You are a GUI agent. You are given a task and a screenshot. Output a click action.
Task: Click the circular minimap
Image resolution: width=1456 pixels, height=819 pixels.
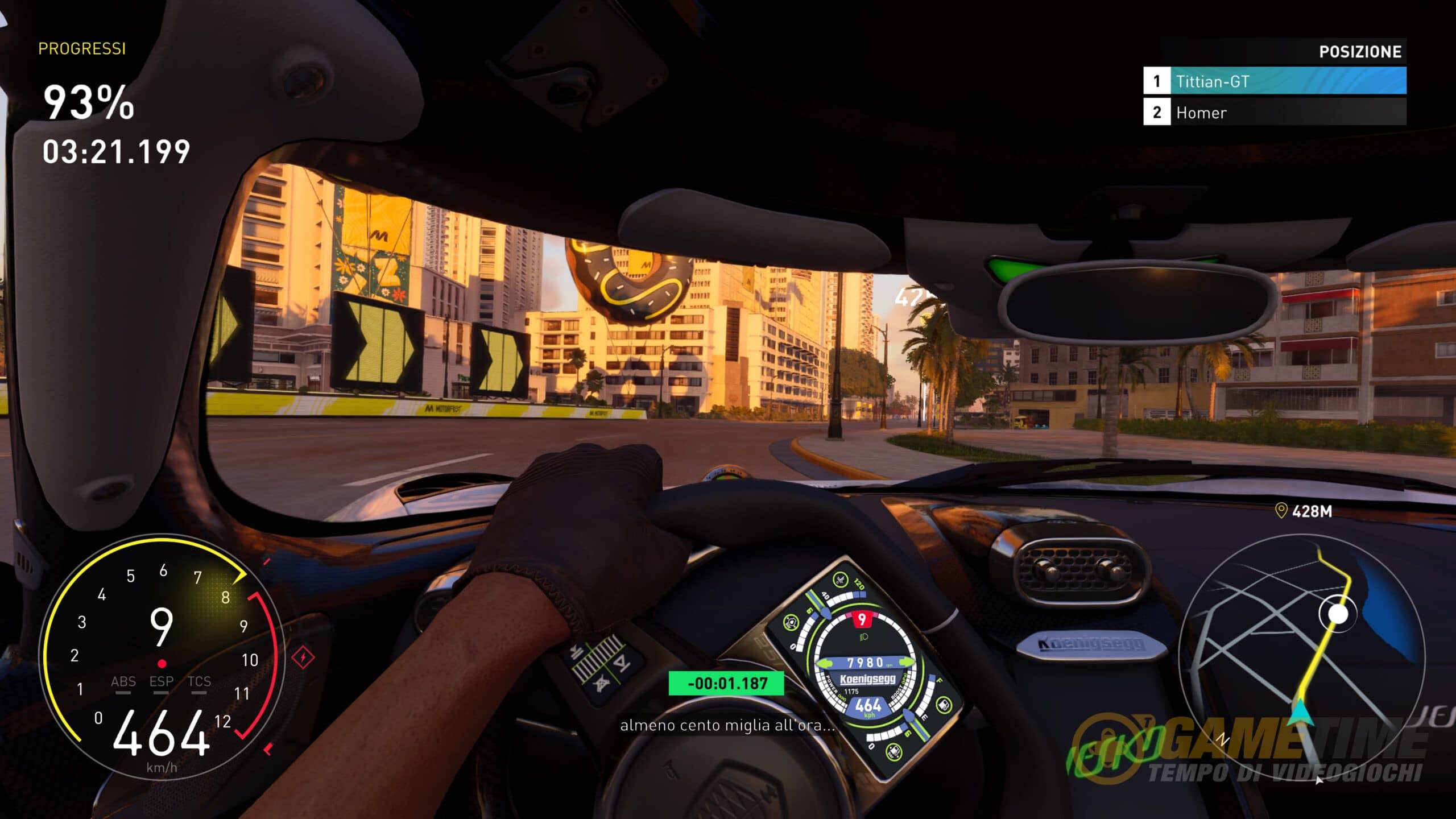click(1302, 655)
